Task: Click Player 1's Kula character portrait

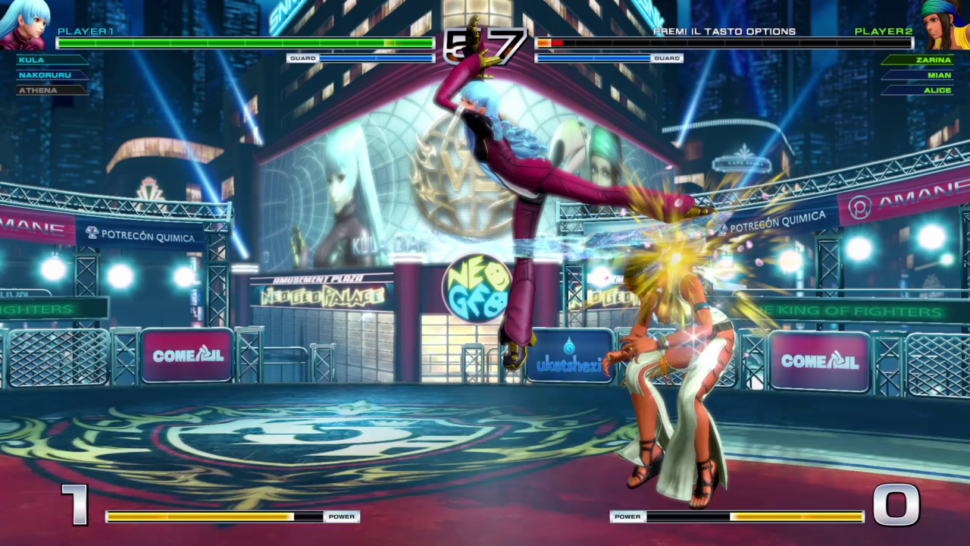Action: pos(25,24)
